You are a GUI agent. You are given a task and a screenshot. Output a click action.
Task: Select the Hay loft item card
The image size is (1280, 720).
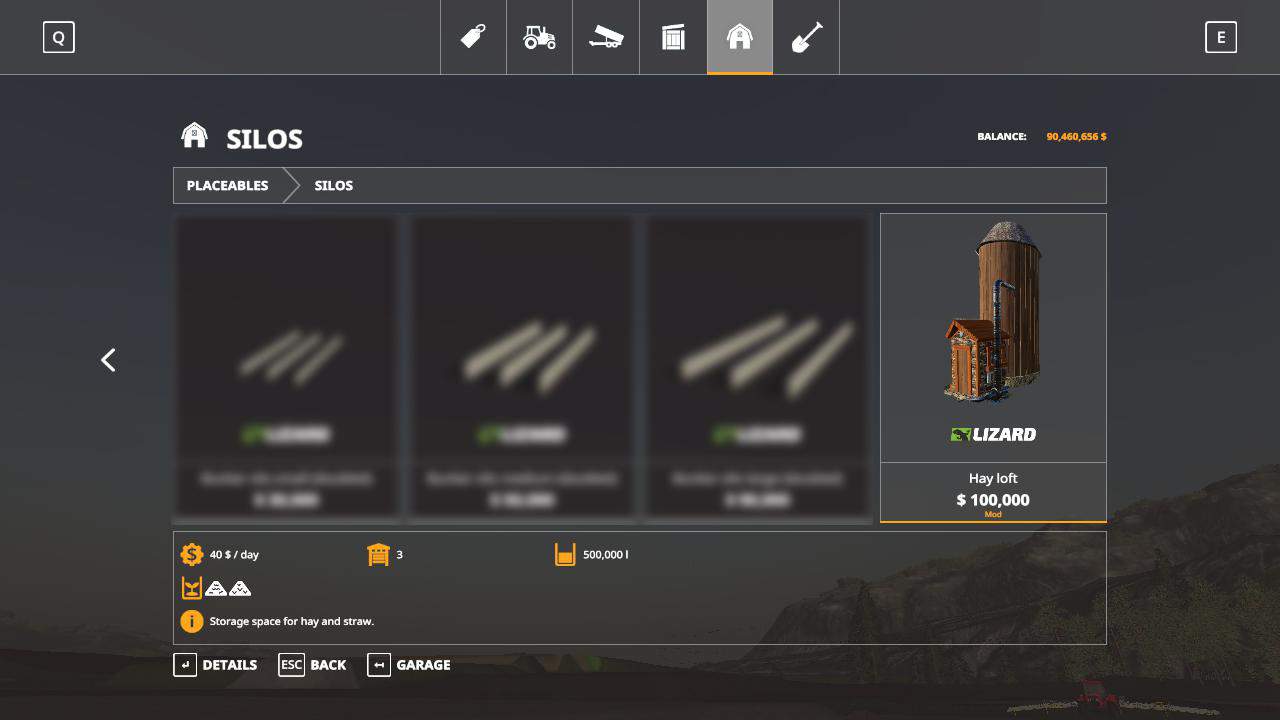tap(993, 367)
